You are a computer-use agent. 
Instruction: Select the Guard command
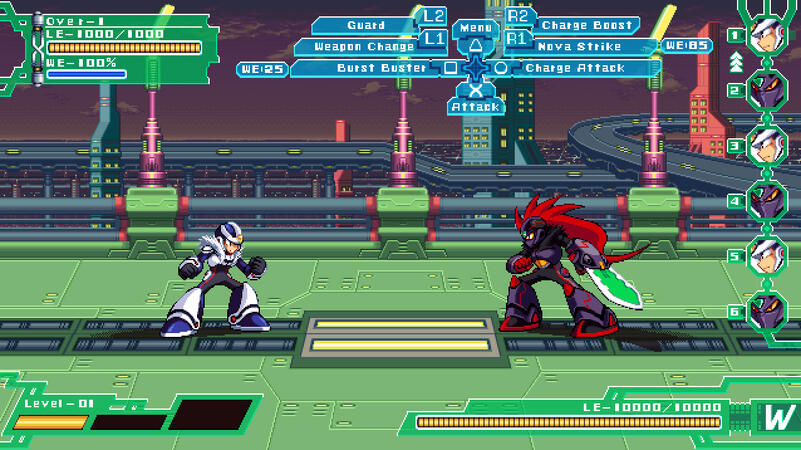tap(366, 25)
